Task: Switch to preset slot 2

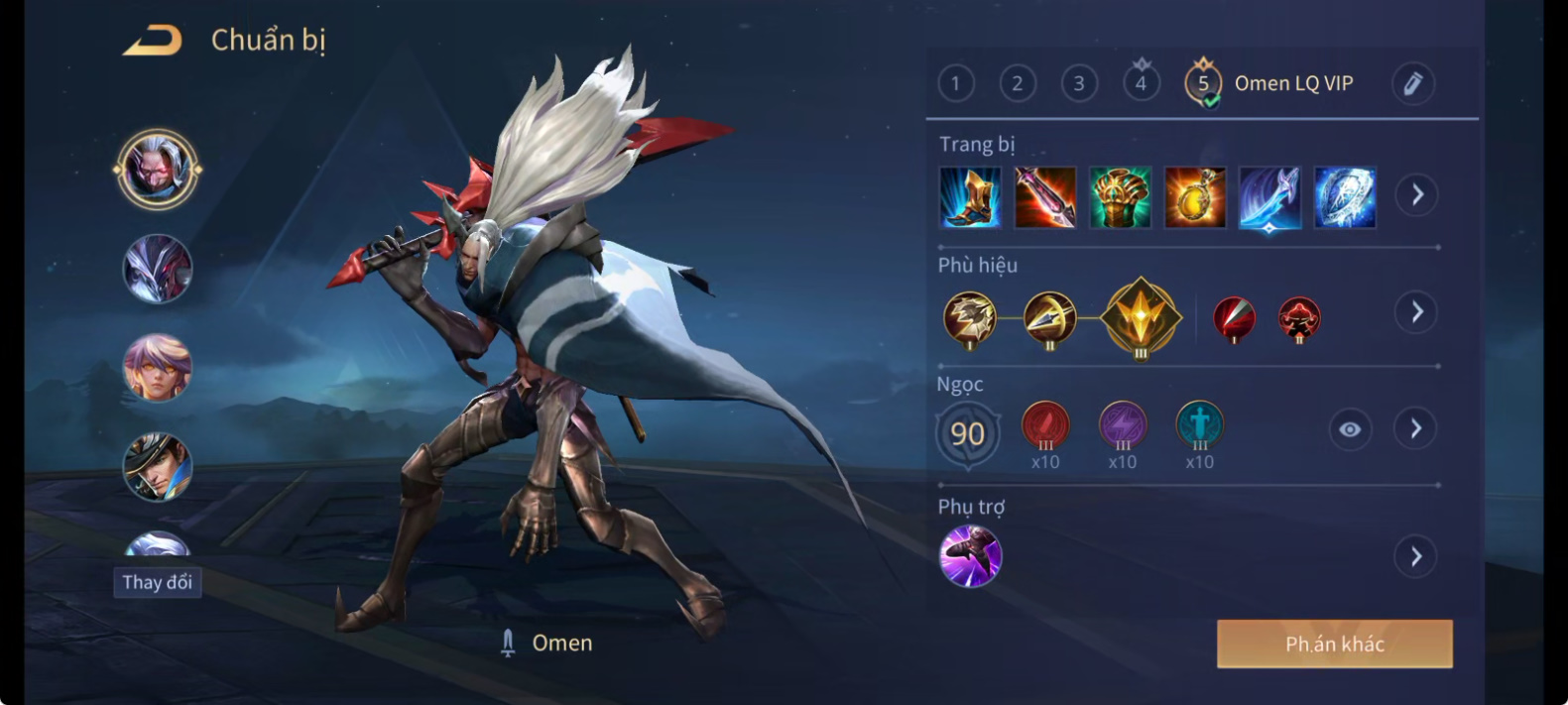Action: pyautogui.click(x=1018, y=83)
